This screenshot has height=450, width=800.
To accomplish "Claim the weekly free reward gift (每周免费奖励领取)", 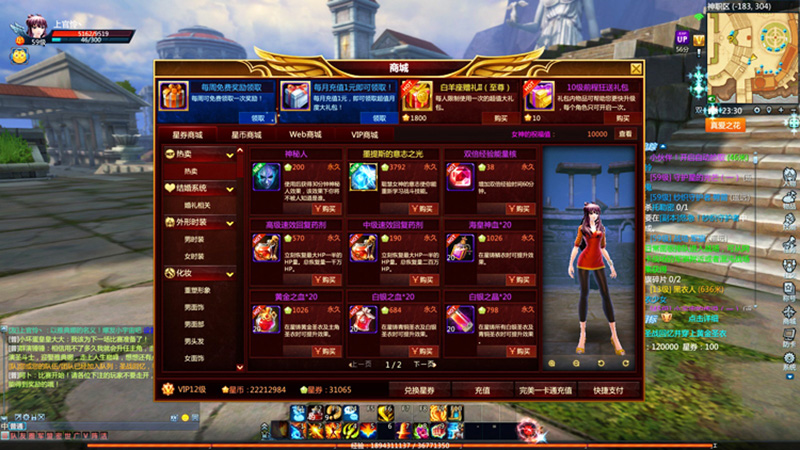I will pyautogui.click(x=253, y=117).
